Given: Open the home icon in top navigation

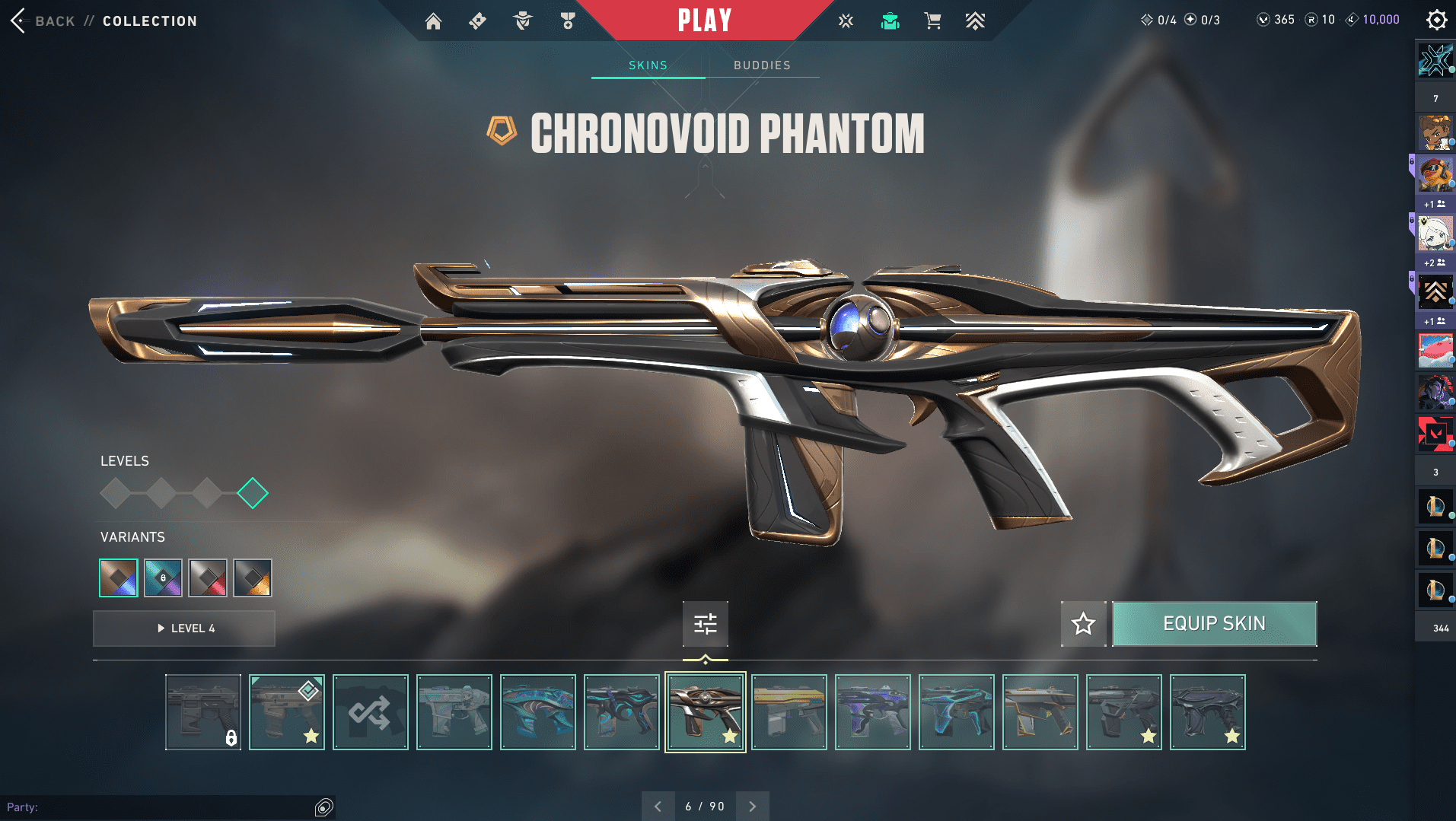Looking at the screenshot, I should (433, 21).
